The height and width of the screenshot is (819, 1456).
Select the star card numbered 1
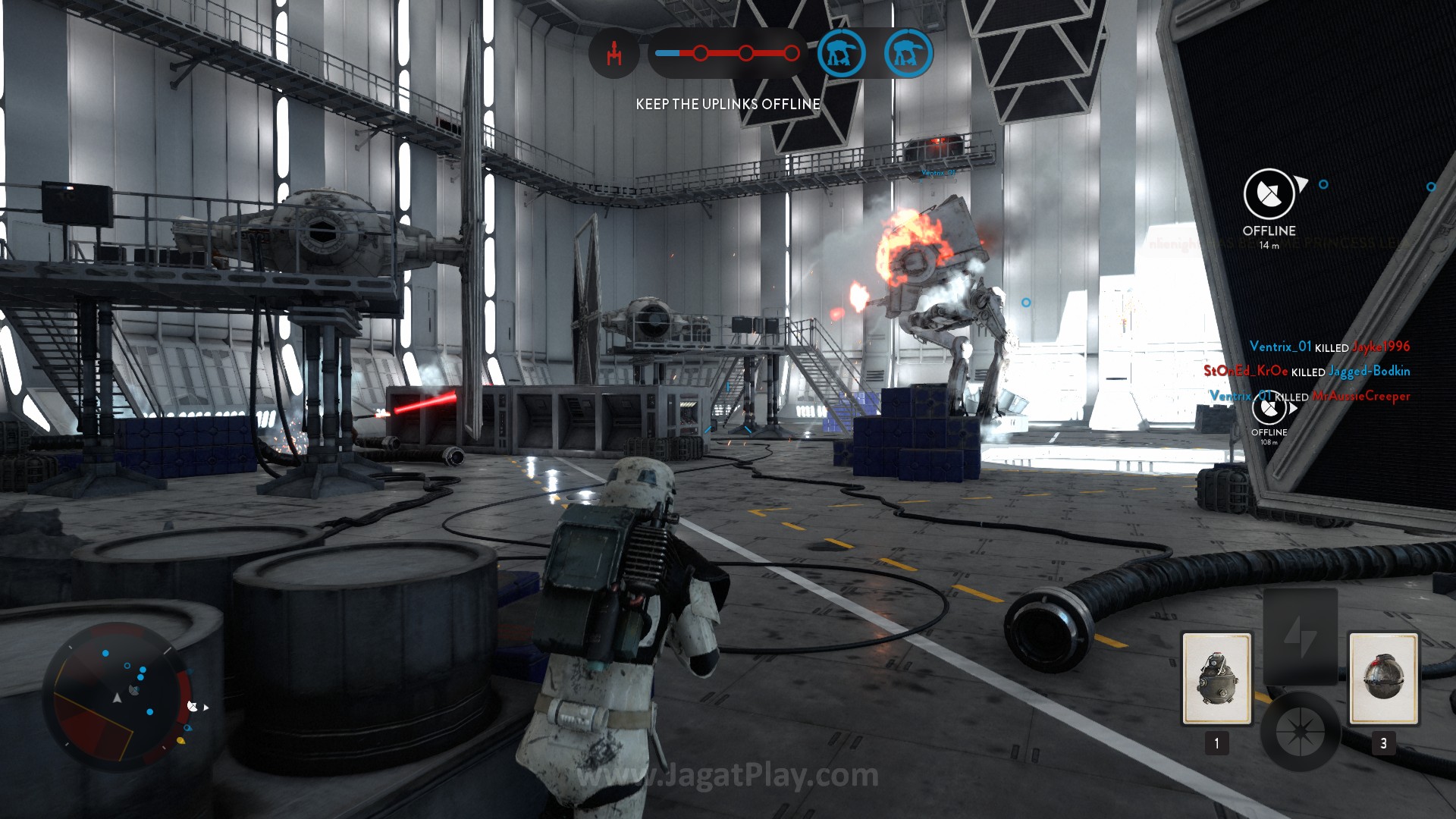(1216, 679)
